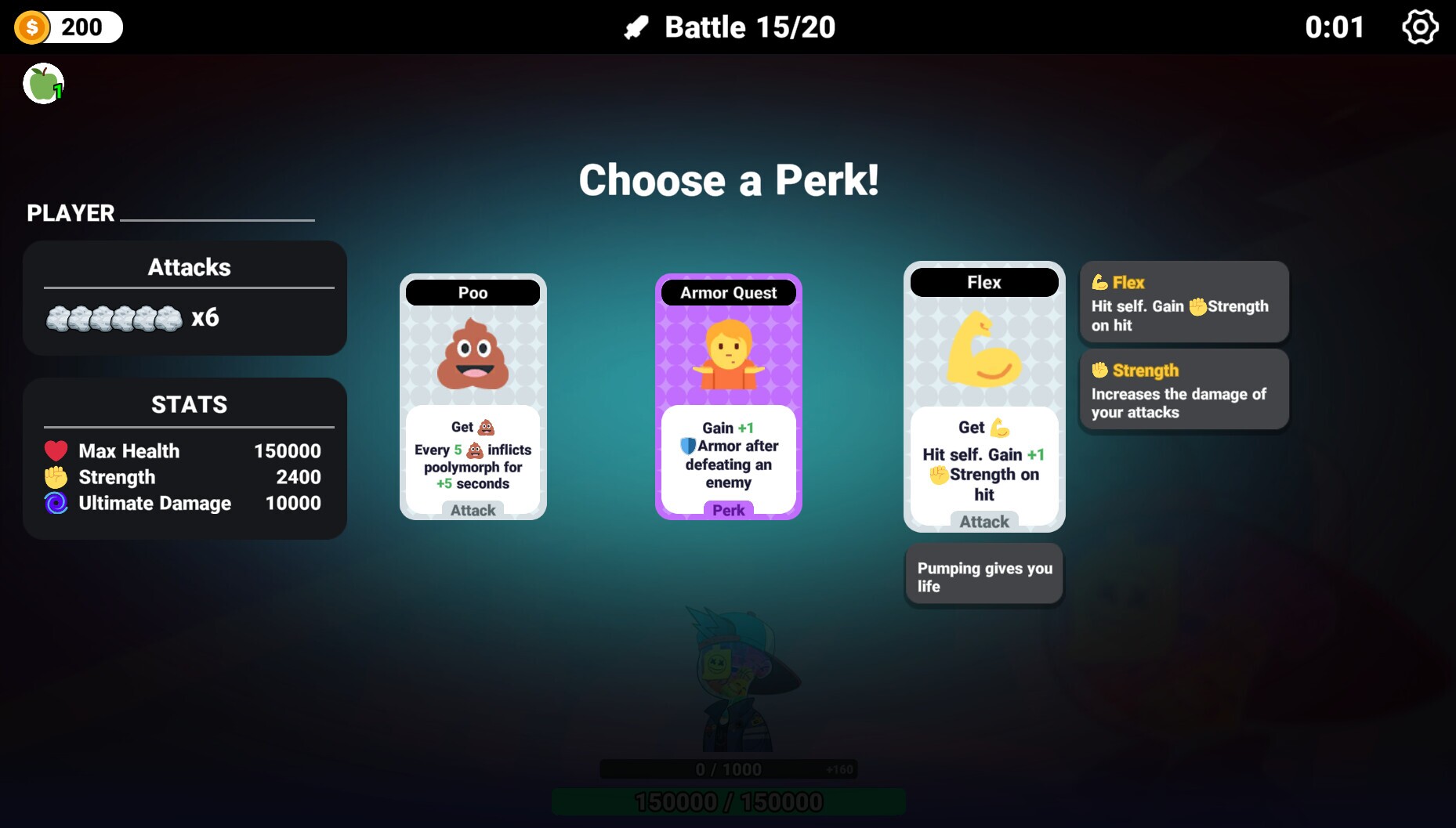Screen dimensions: 1456x828
Task: Select the Poo perk card
Action: (472, 396)
